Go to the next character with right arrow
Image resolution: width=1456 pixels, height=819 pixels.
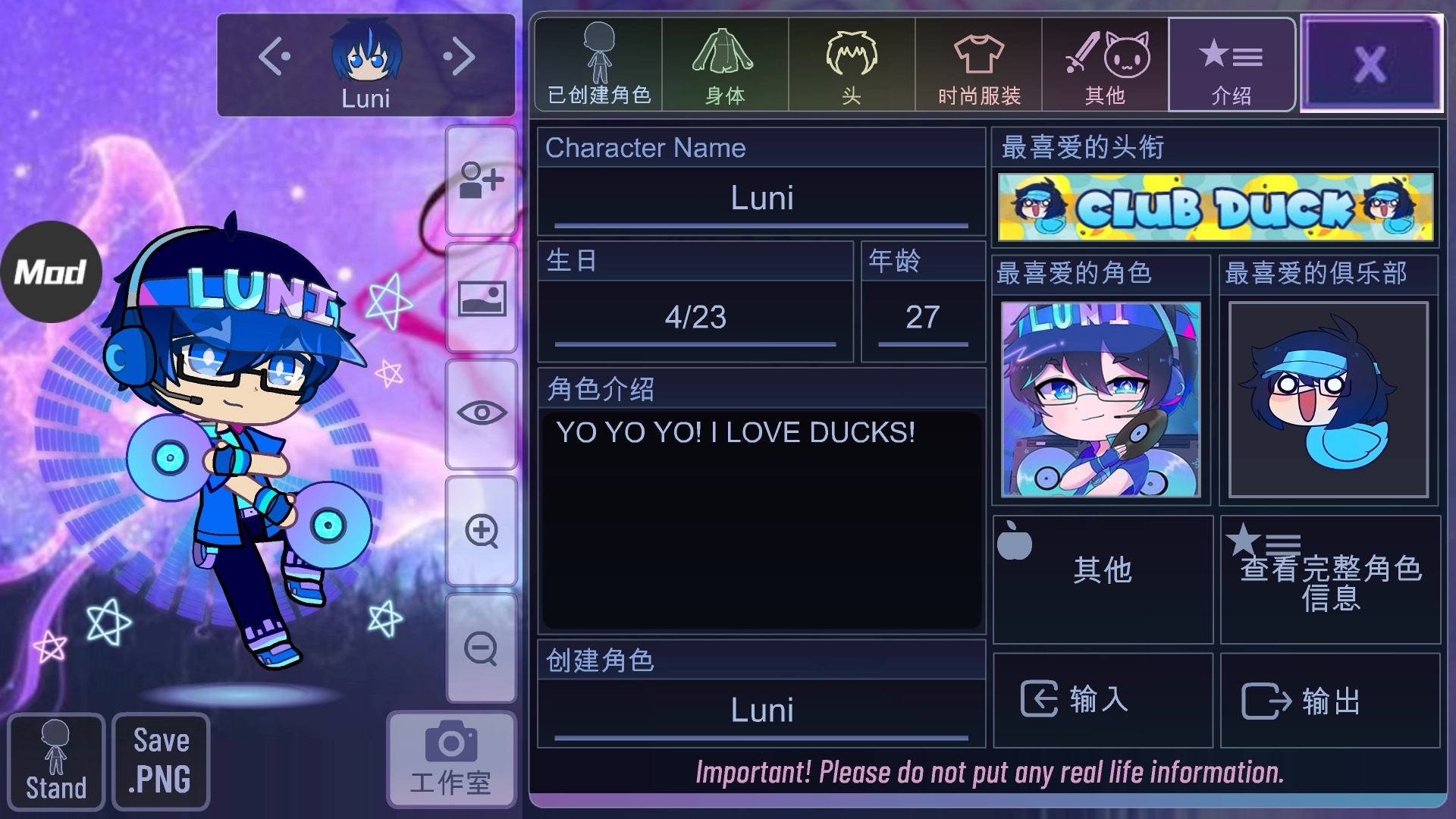pos(459,57)
